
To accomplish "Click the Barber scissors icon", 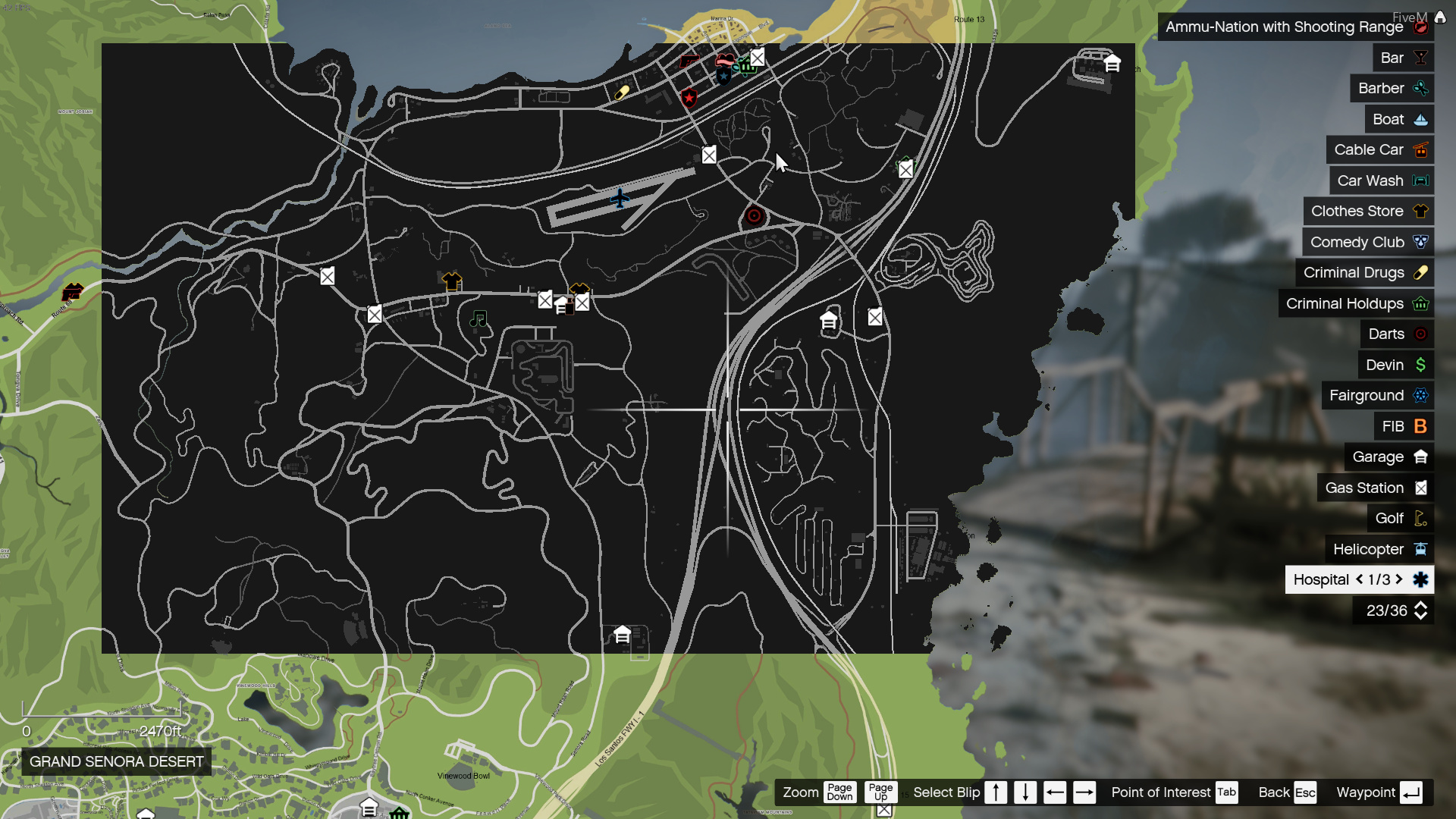I will click(1420, 88).
